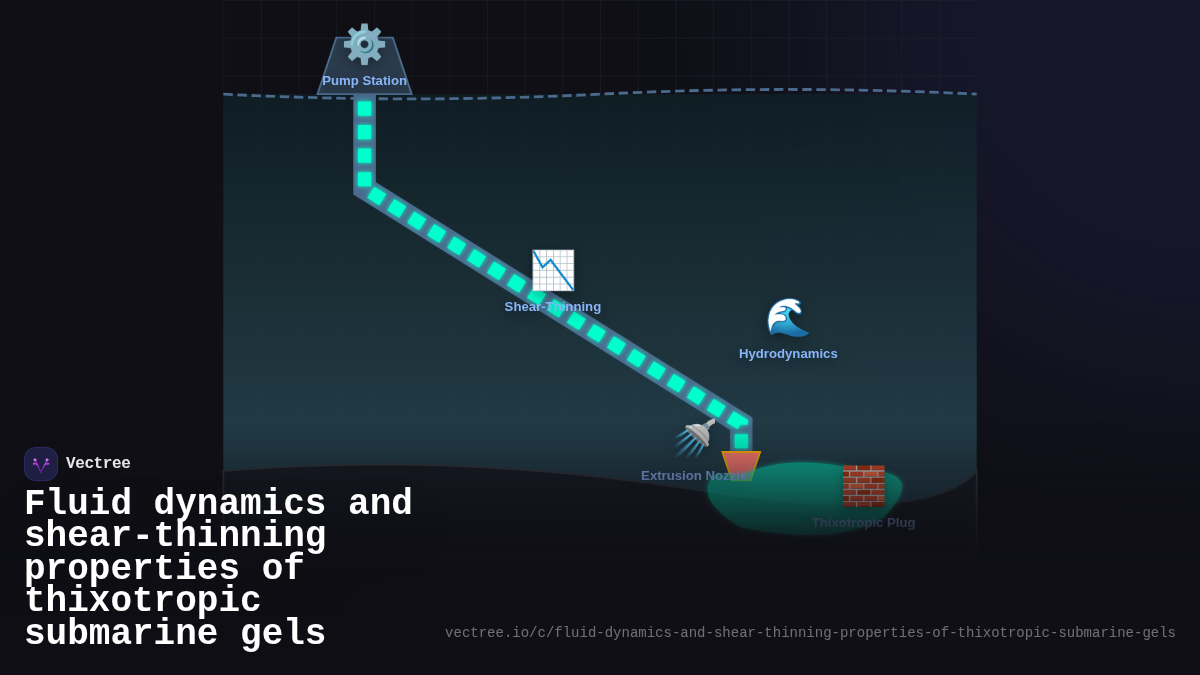This screenshot has height=675, width=1200.
Task: Open the Shear-Thinning chart node
Action: click(x=553, y=271)
